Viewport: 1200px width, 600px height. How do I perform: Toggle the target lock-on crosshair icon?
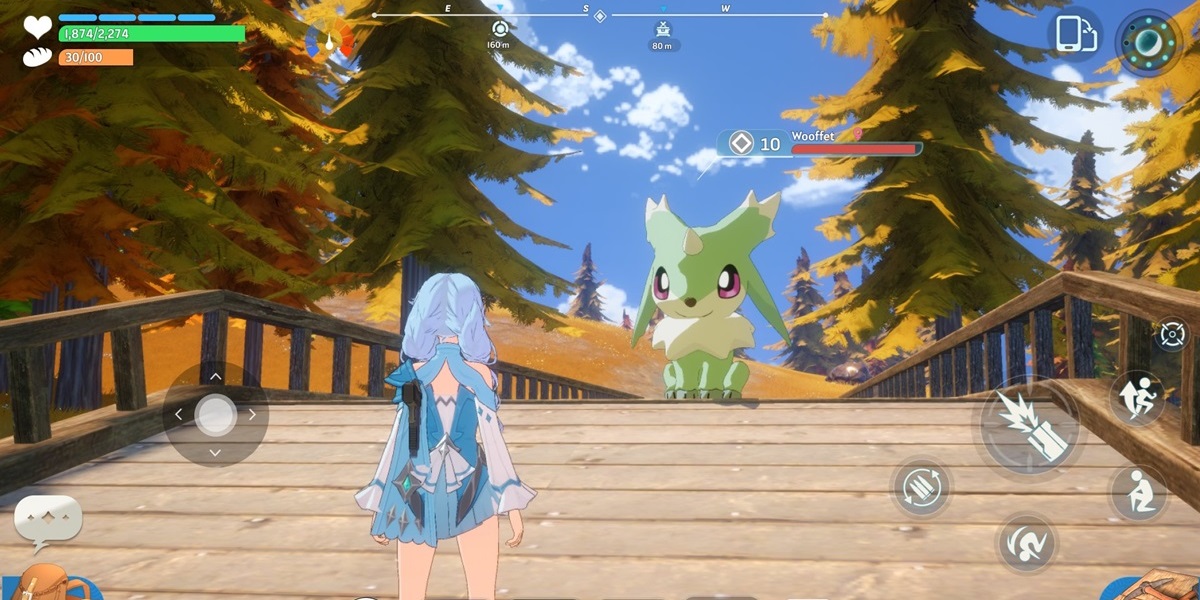[x=1172, y=334]
